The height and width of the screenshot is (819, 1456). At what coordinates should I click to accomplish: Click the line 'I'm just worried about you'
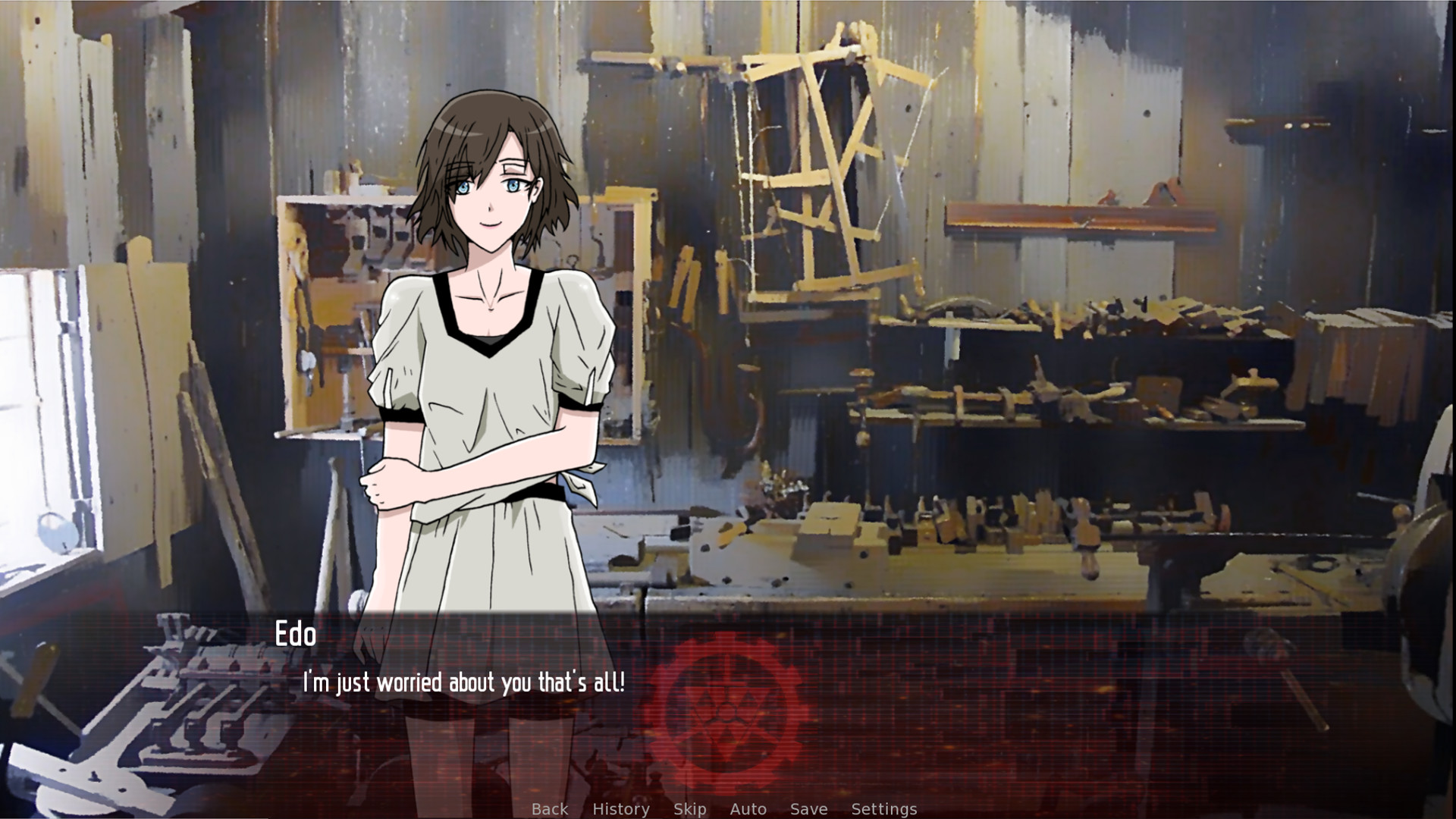point(464,682)
